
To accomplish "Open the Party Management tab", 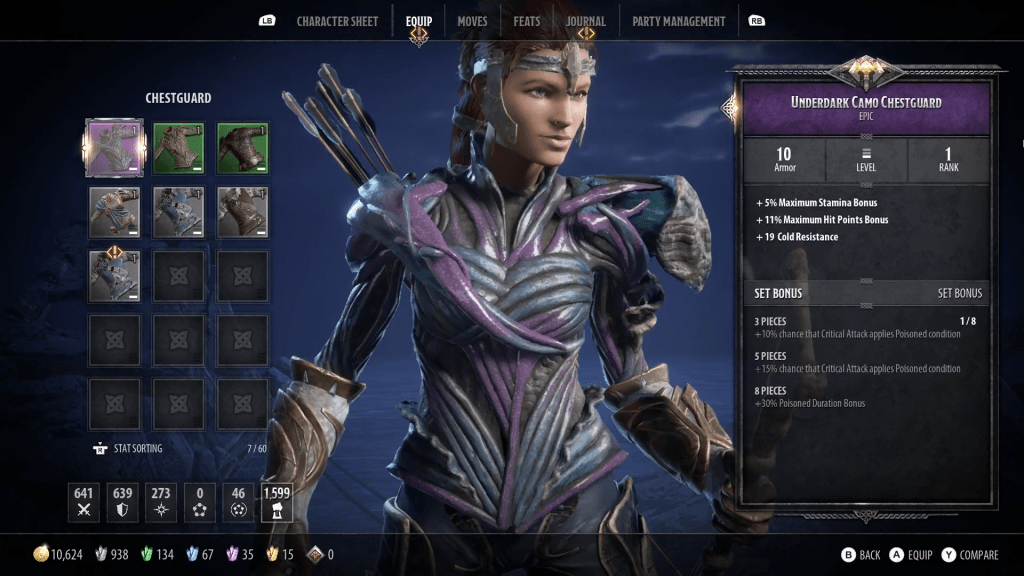I will (678, 21).
